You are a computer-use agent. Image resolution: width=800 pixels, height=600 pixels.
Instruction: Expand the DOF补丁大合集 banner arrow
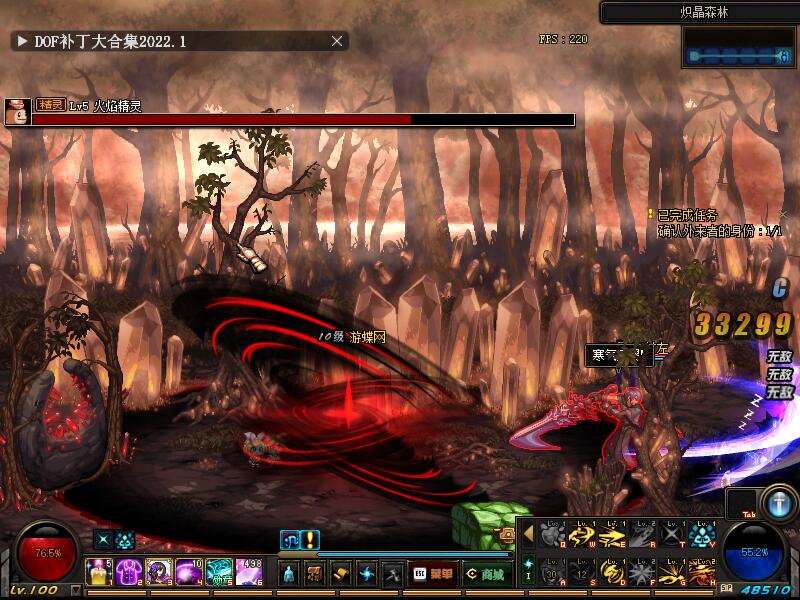click(x=20, y=41)
